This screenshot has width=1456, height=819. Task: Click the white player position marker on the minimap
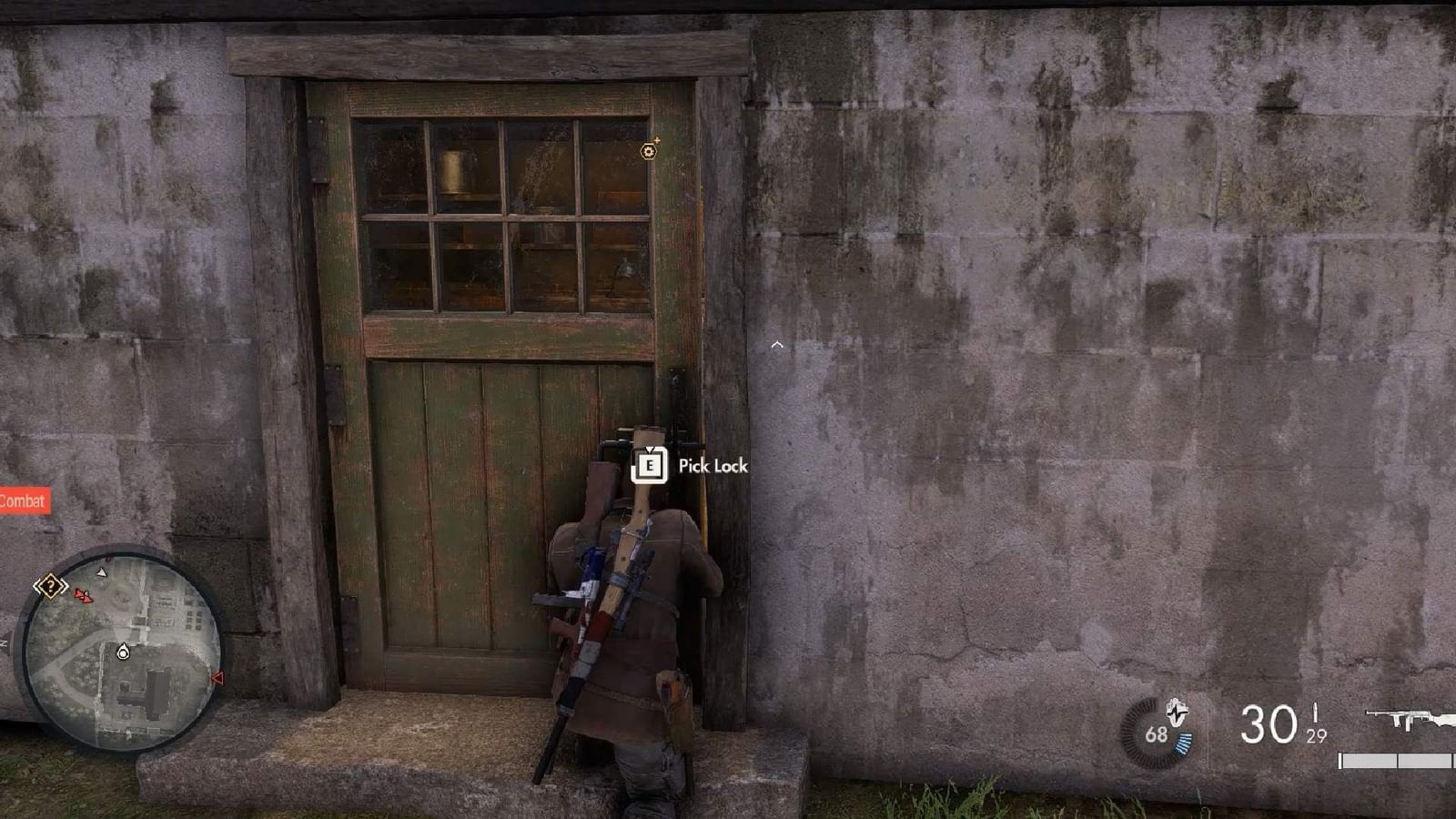tap(122, 652)
